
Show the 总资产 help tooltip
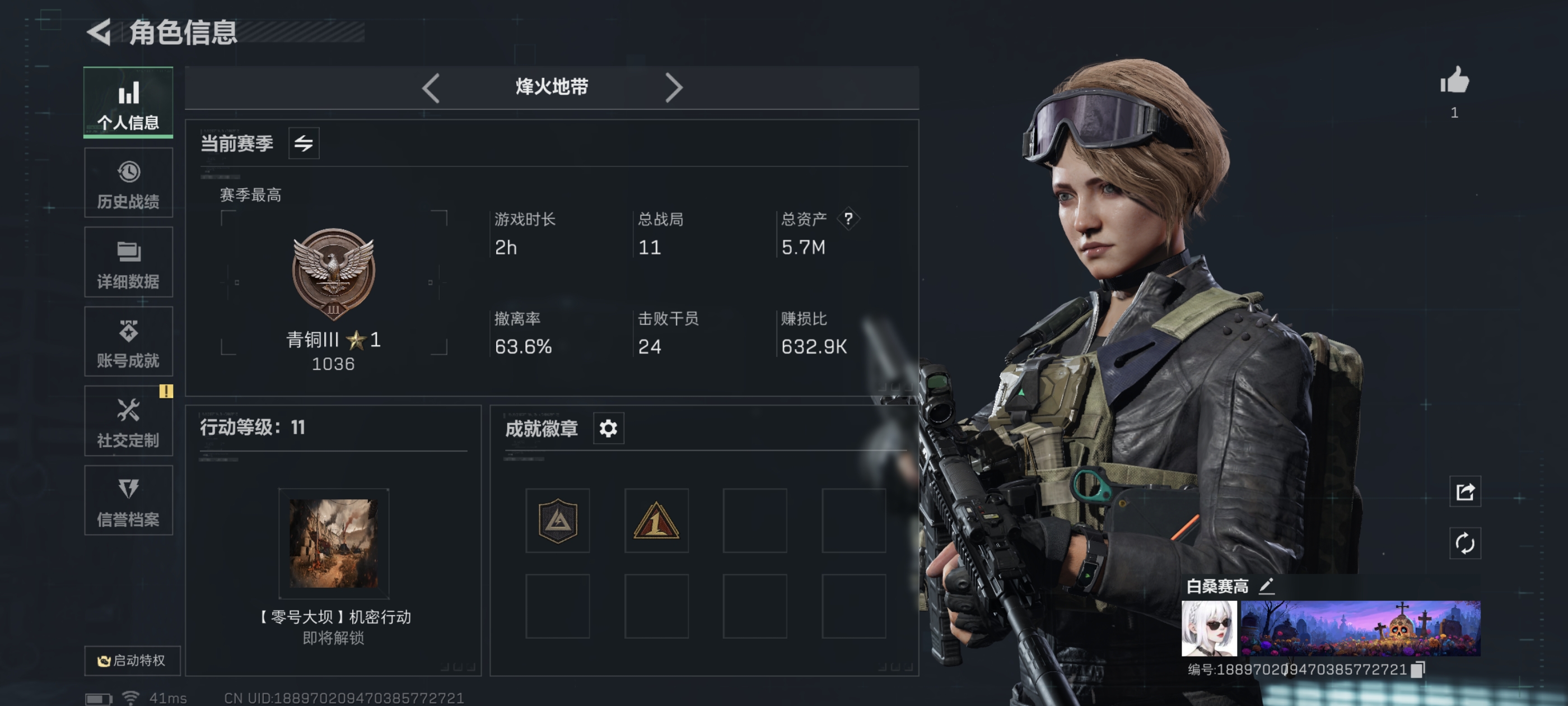848,219
